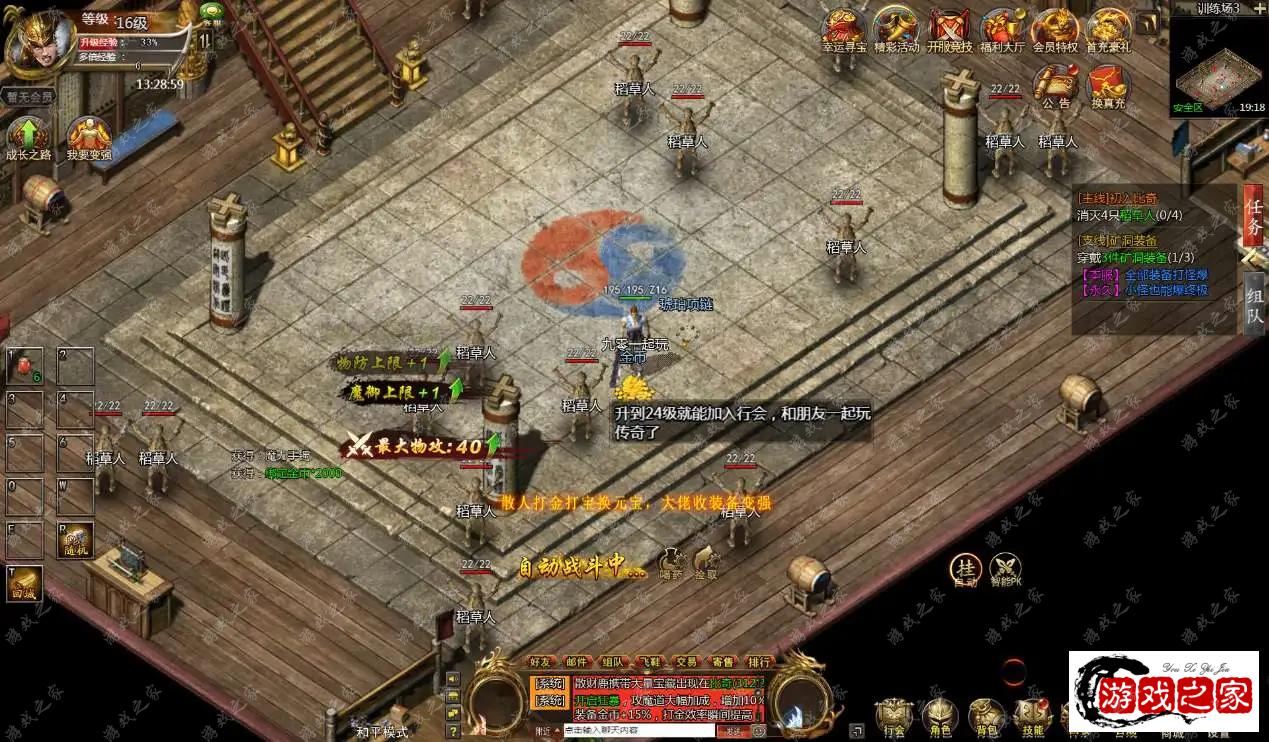Screen dimensions: 1269x742
Task: Click the training ground minimap
Action: click(x=1216, y=65)
